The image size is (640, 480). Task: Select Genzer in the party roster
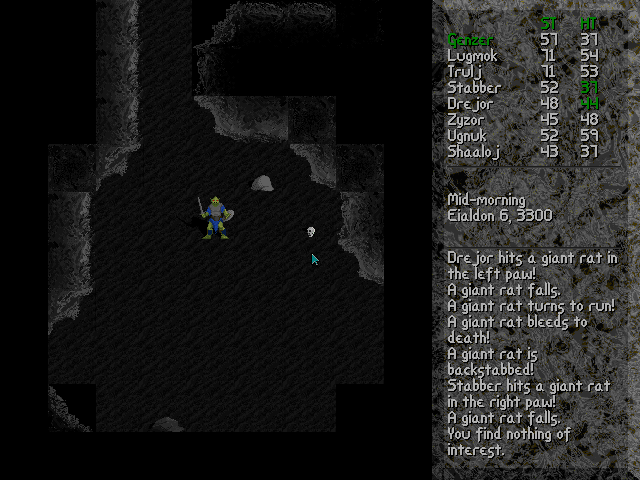tap(470, 40)
